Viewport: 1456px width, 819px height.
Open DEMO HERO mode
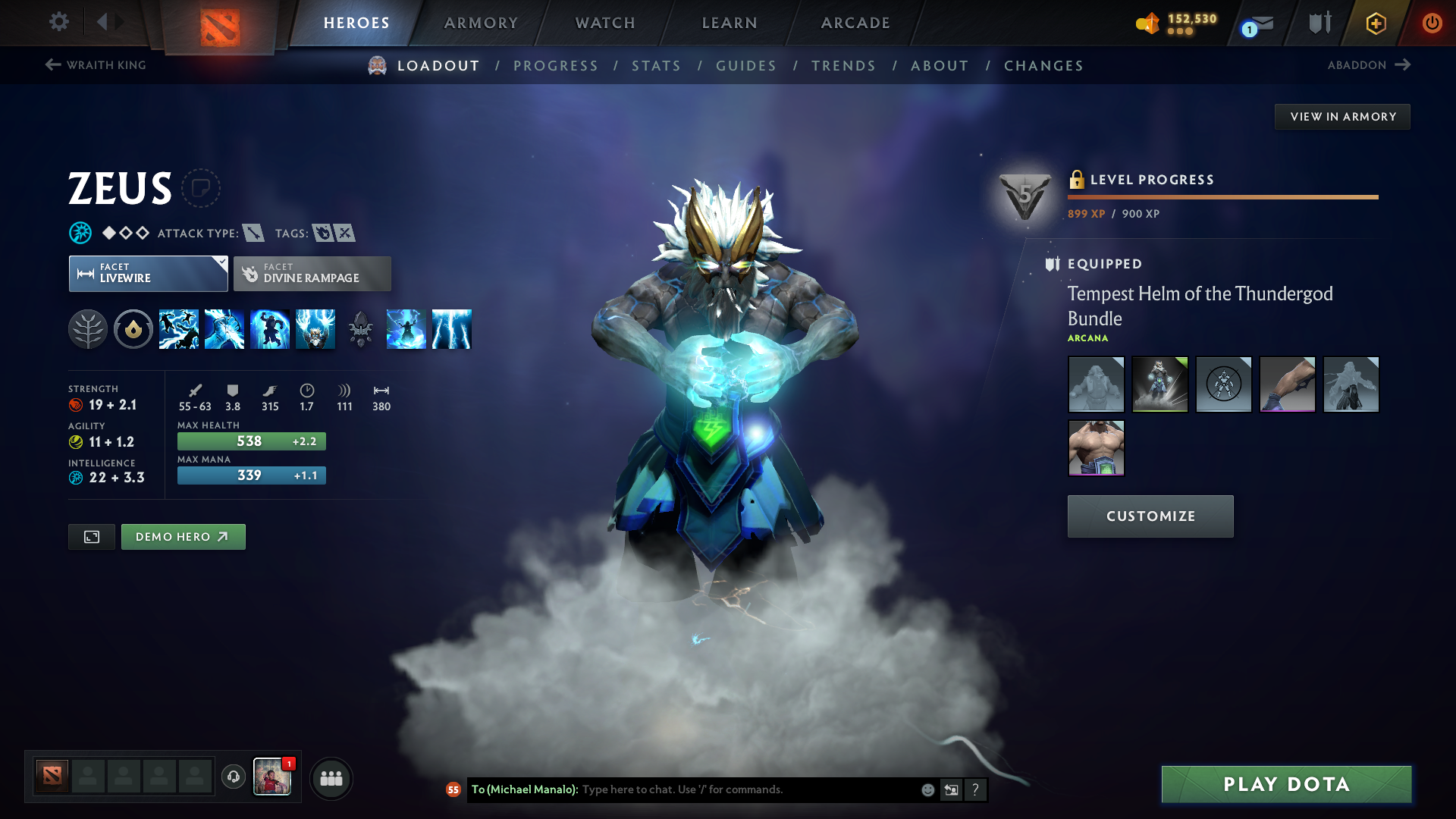pos(183,536)
